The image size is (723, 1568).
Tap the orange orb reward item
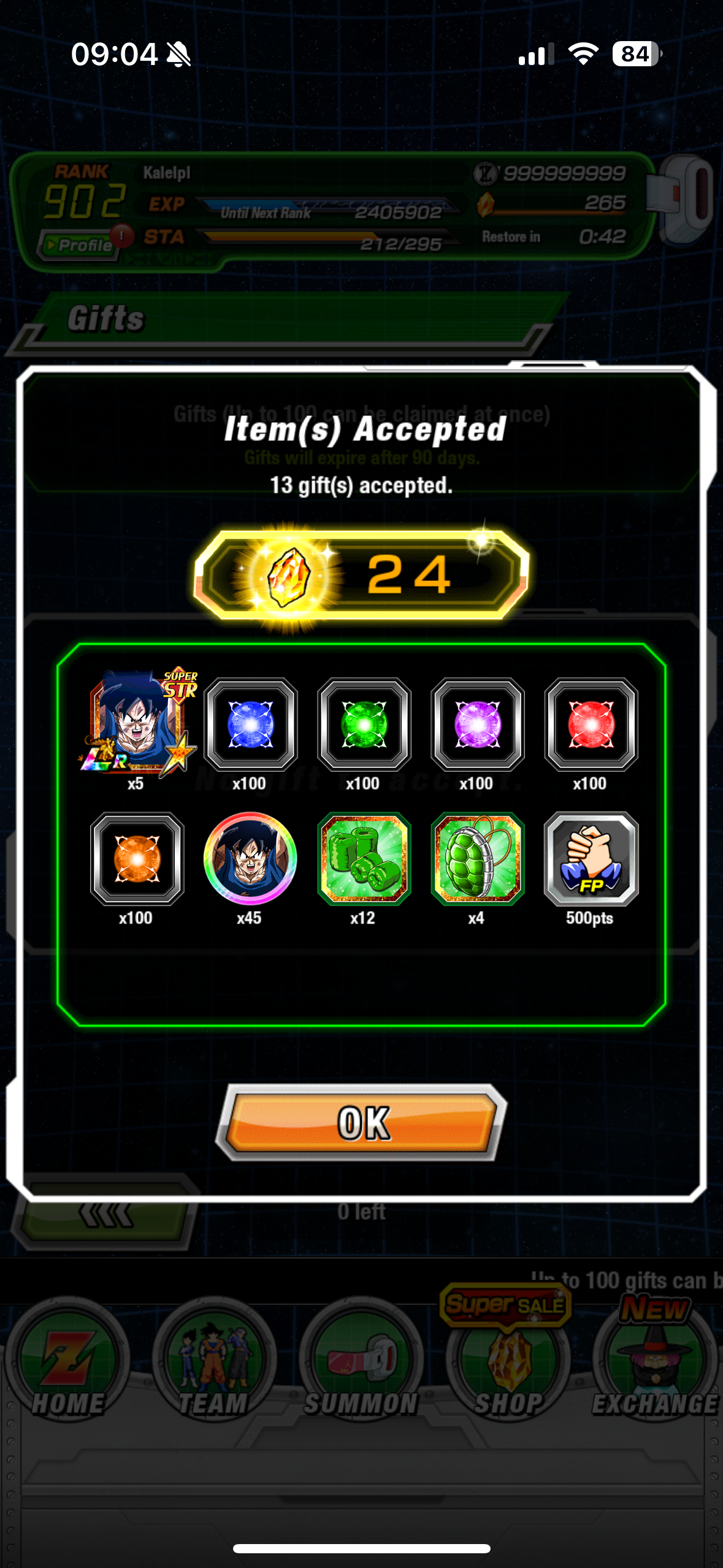pyautogui.click(x=137, y=859)
